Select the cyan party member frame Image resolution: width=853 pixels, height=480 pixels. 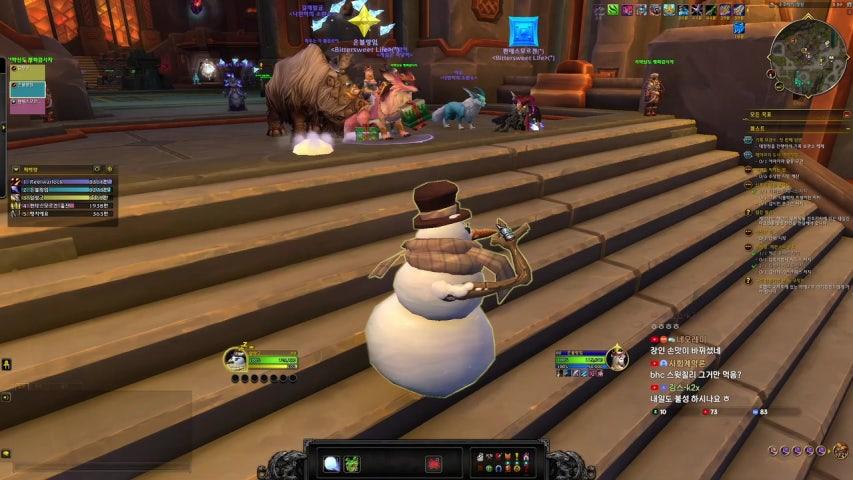pos(27,86)
